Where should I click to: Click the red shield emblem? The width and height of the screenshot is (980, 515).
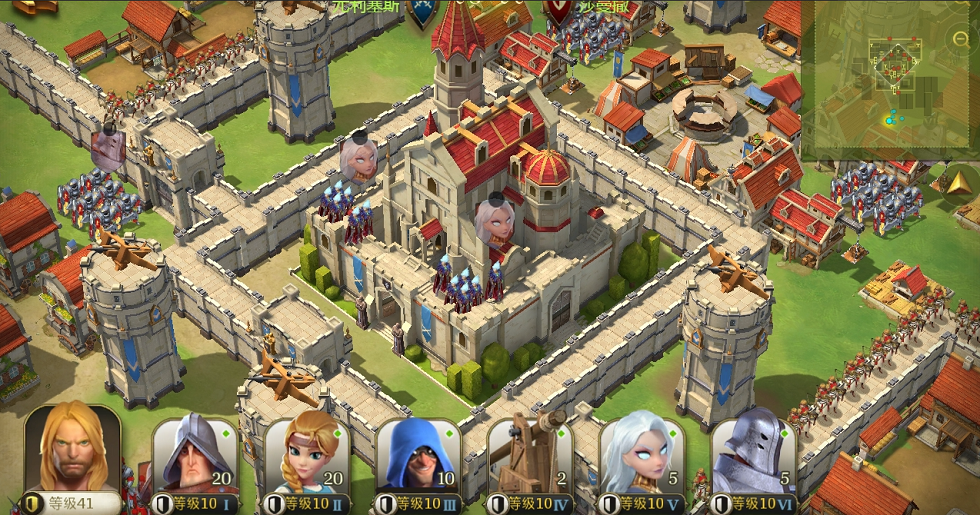(x=557, y=12)
